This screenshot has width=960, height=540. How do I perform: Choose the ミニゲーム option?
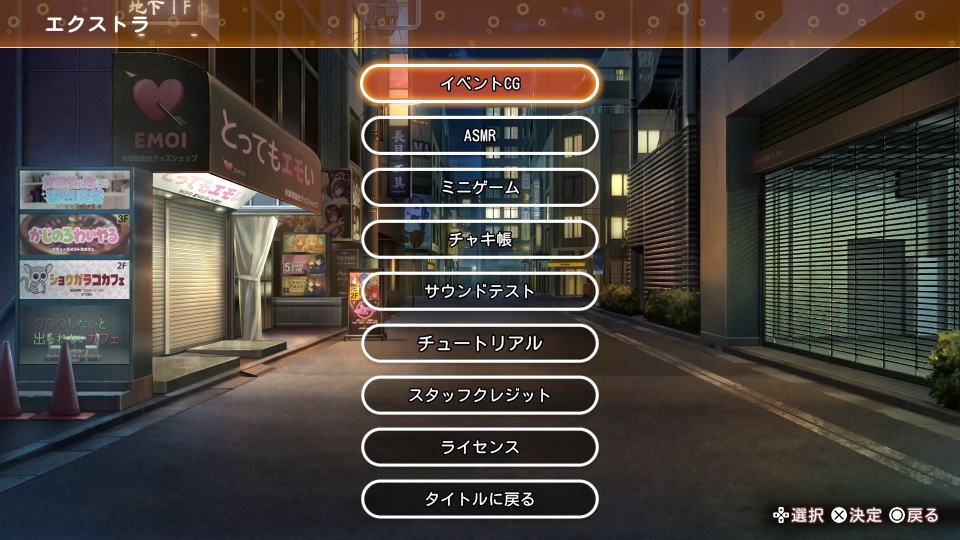click(479, 187)
